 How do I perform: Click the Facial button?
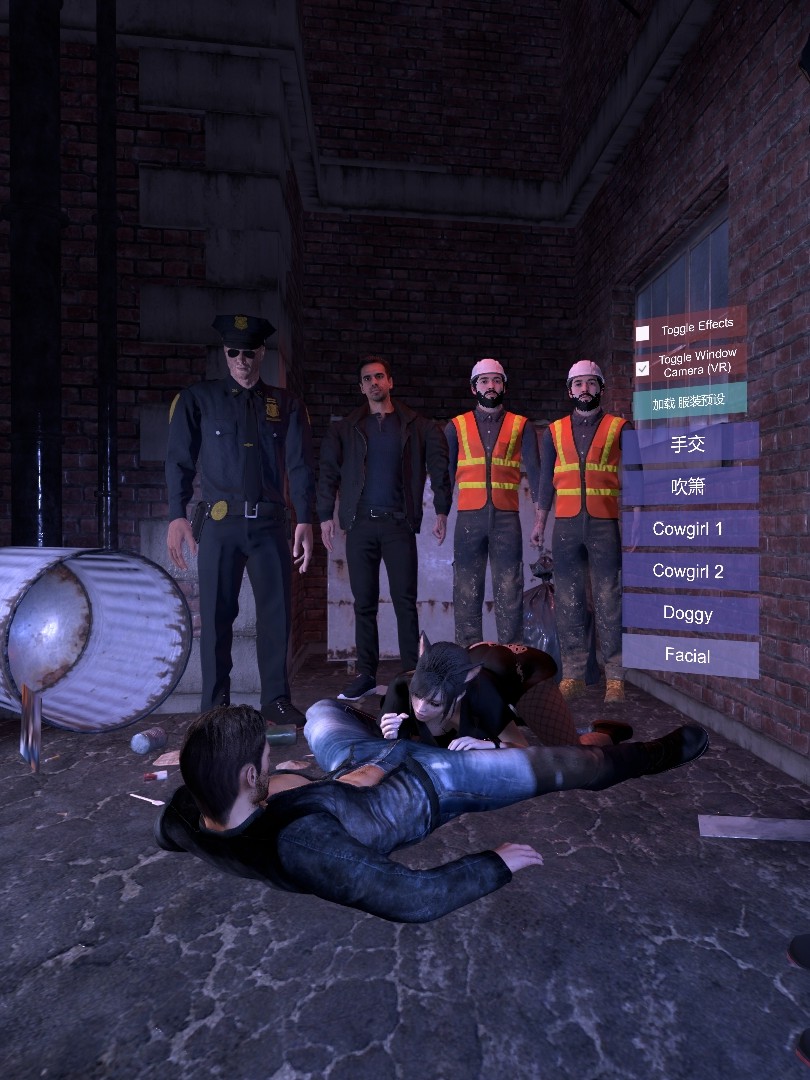click(x=689, y=656)
